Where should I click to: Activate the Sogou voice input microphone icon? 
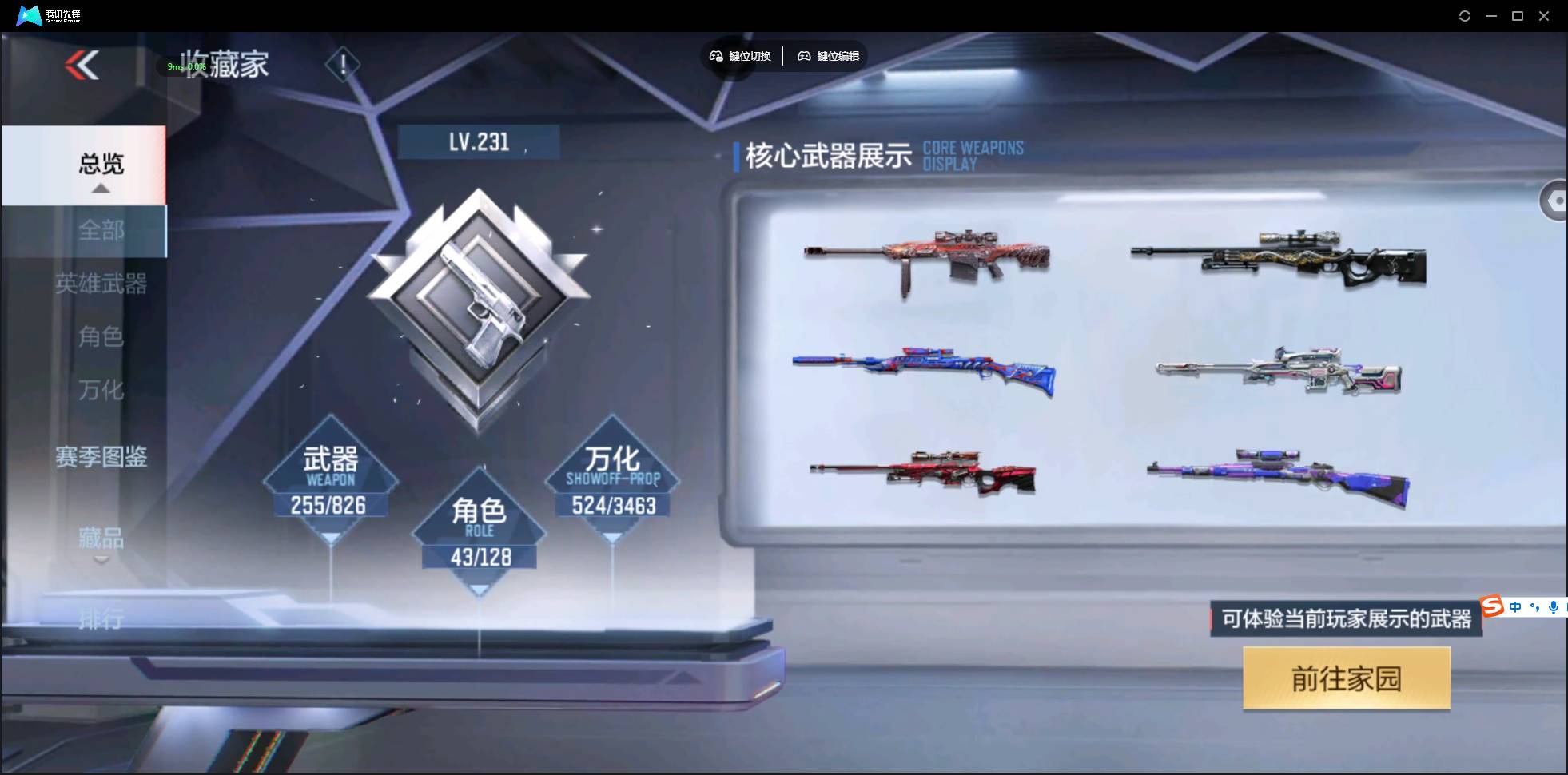point(1553,607)
